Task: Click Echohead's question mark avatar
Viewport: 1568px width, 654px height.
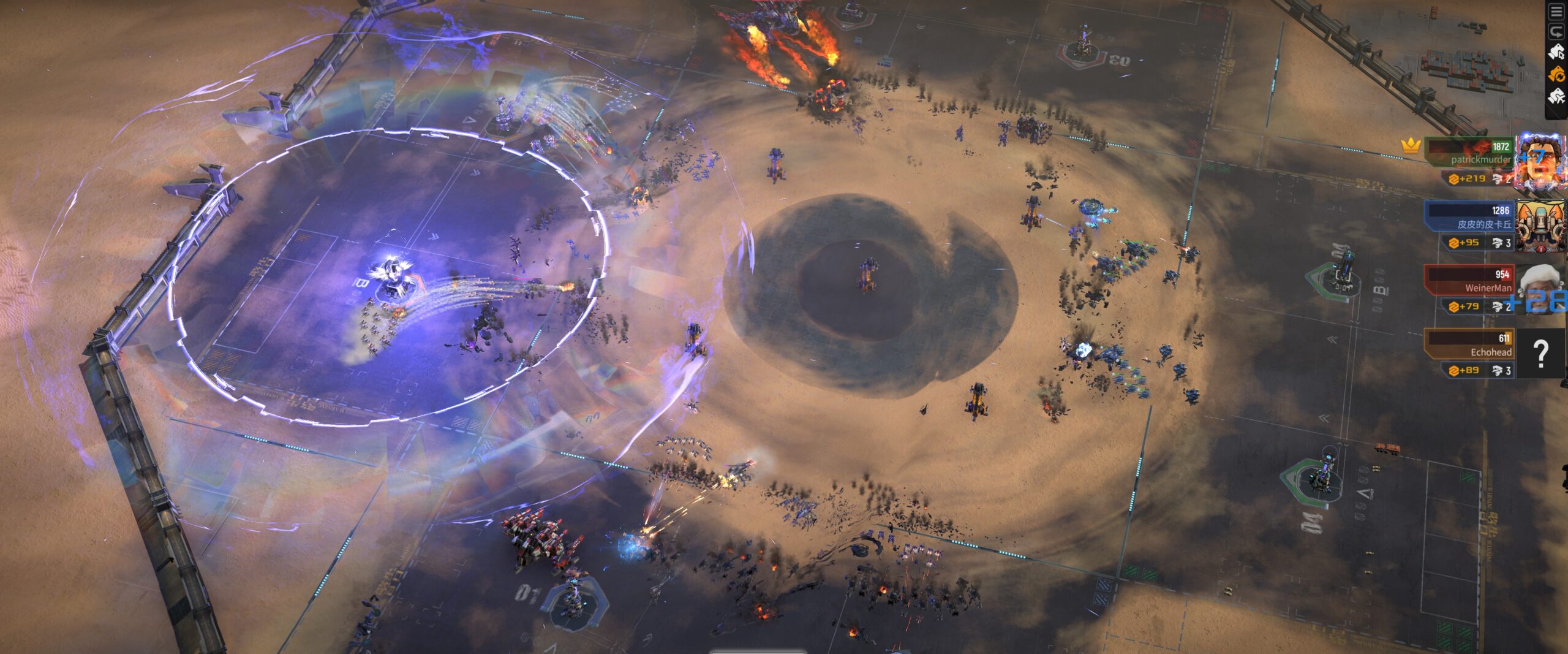Action: [x=1540, y=353]
